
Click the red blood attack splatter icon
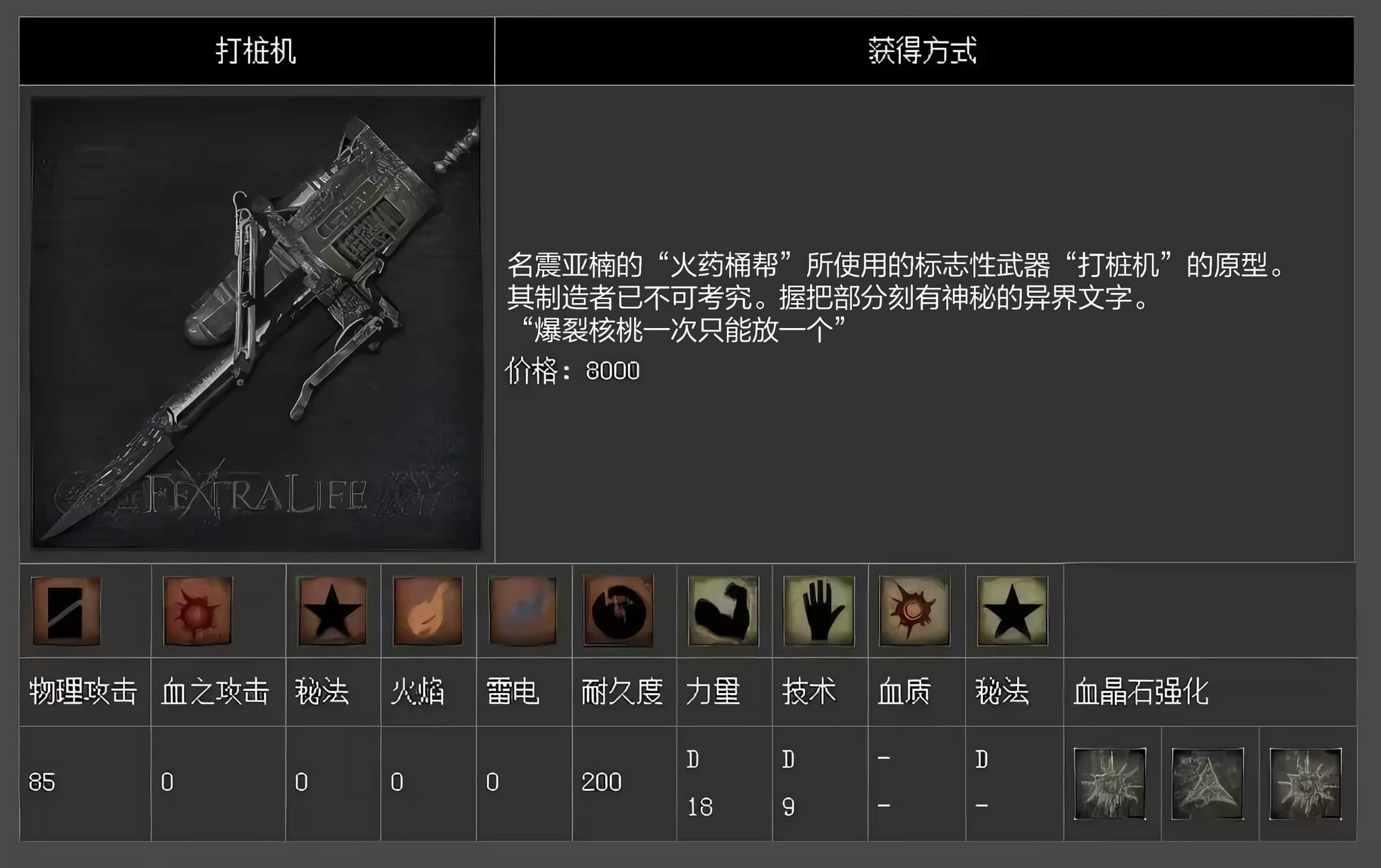click(197, 611)
